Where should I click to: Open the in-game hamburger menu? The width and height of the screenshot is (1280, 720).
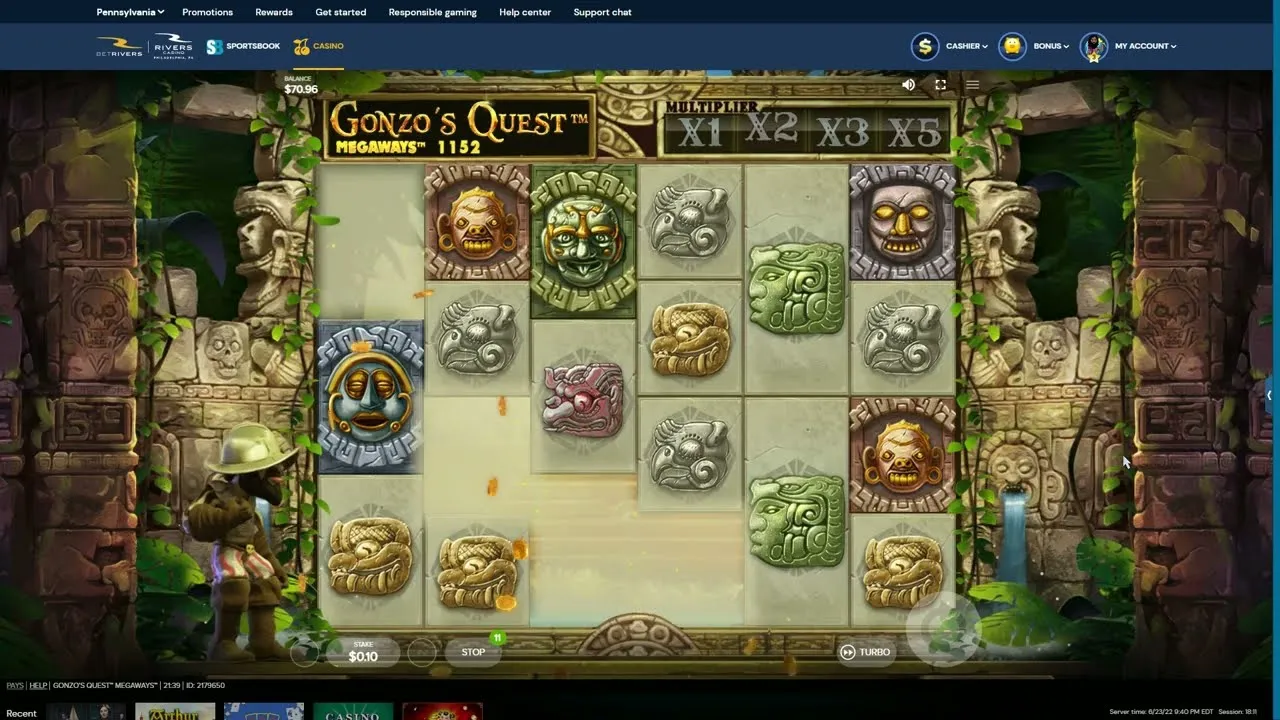(972, 84)
